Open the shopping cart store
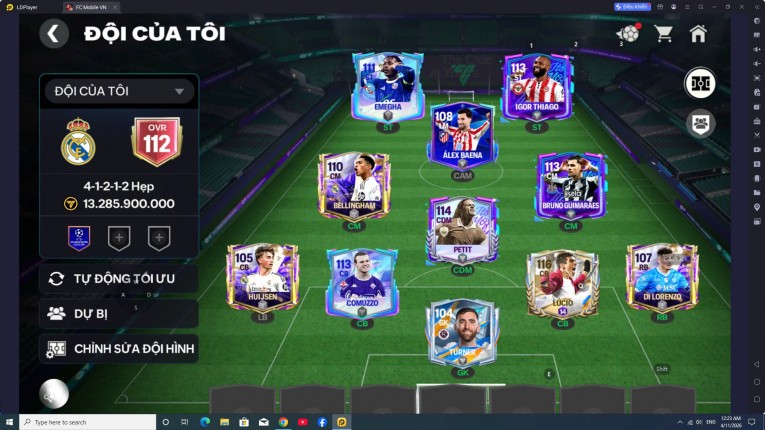The width and height of the screenshot is (765, 430). 663,34
